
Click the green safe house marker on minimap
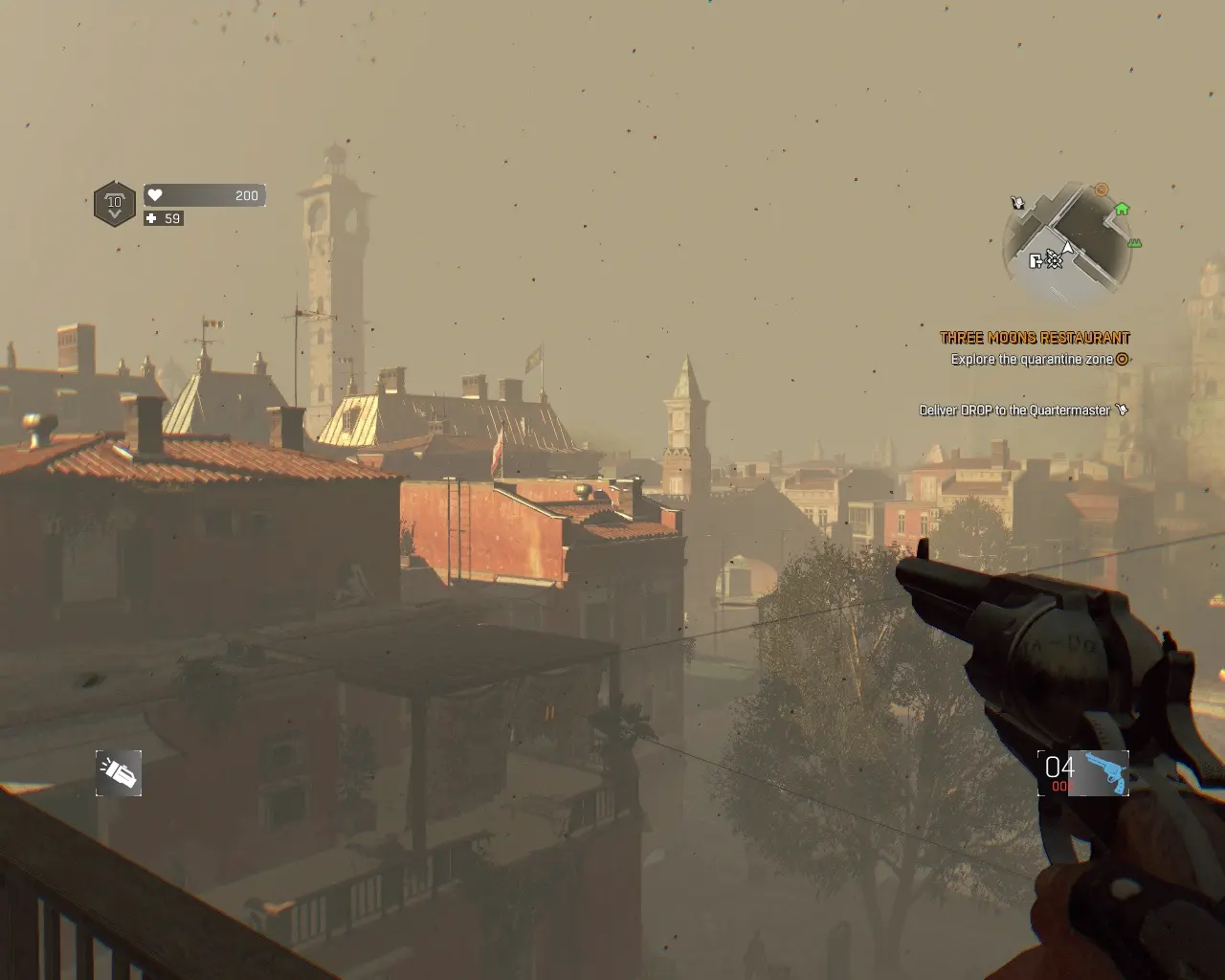(1123, 209)
